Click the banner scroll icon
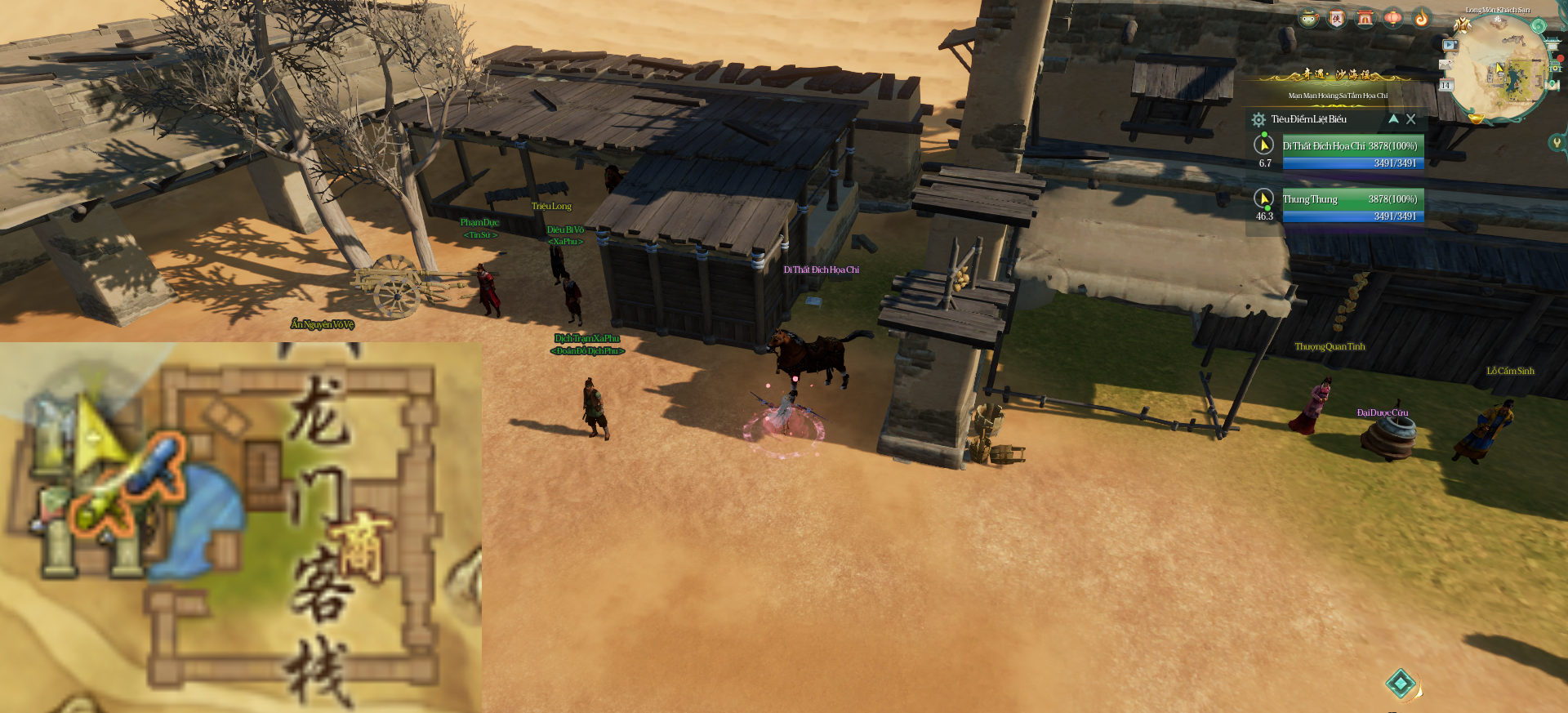Image resolution: width=1568 pixels, height=713 pixels. pyautogui.click(x=1337, y=18)
